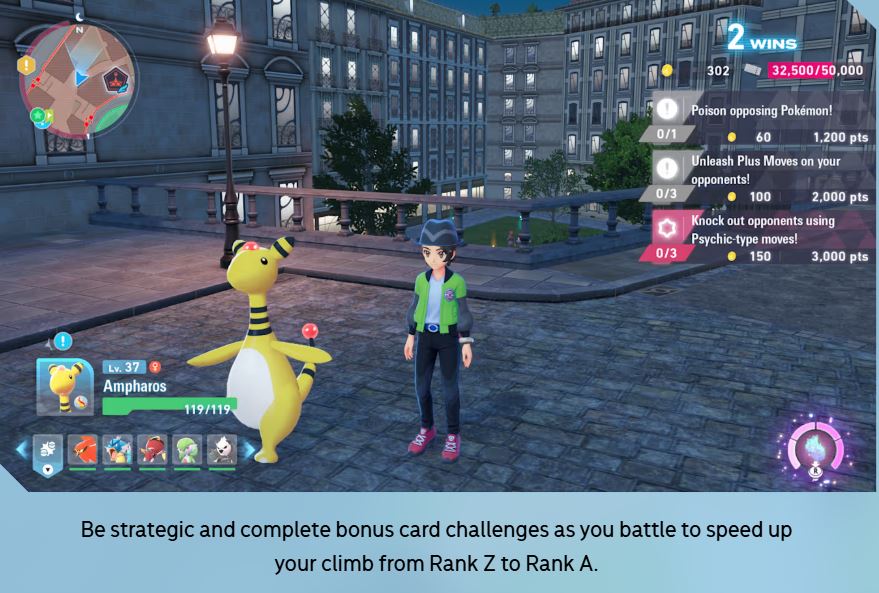The width and height of the screenshot is (879, 593).
Task: View the Psychic-type knock out challenge card
Action: (x=760, y=236)
